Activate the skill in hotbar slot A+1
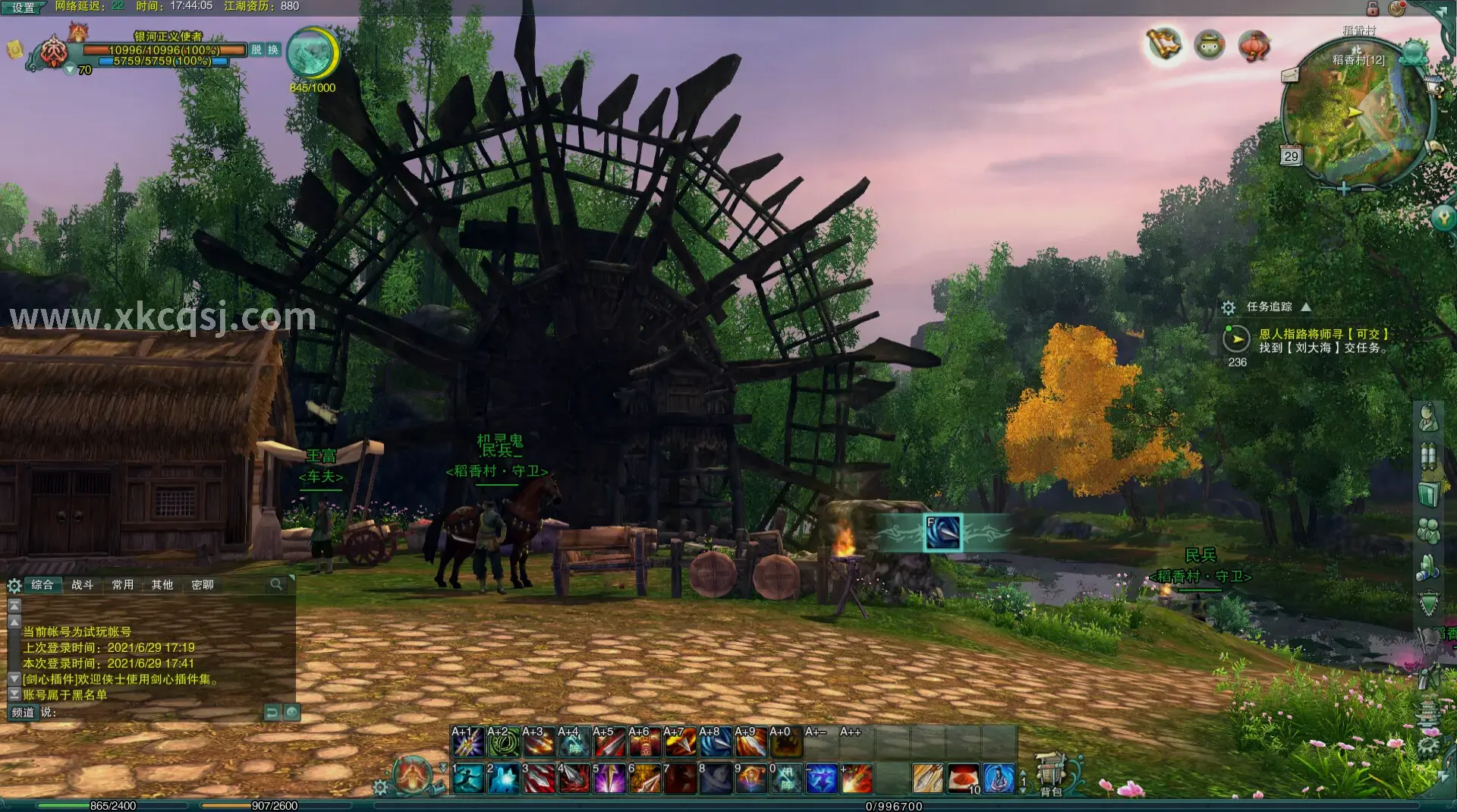1457x812 pixels. (467, 742)
